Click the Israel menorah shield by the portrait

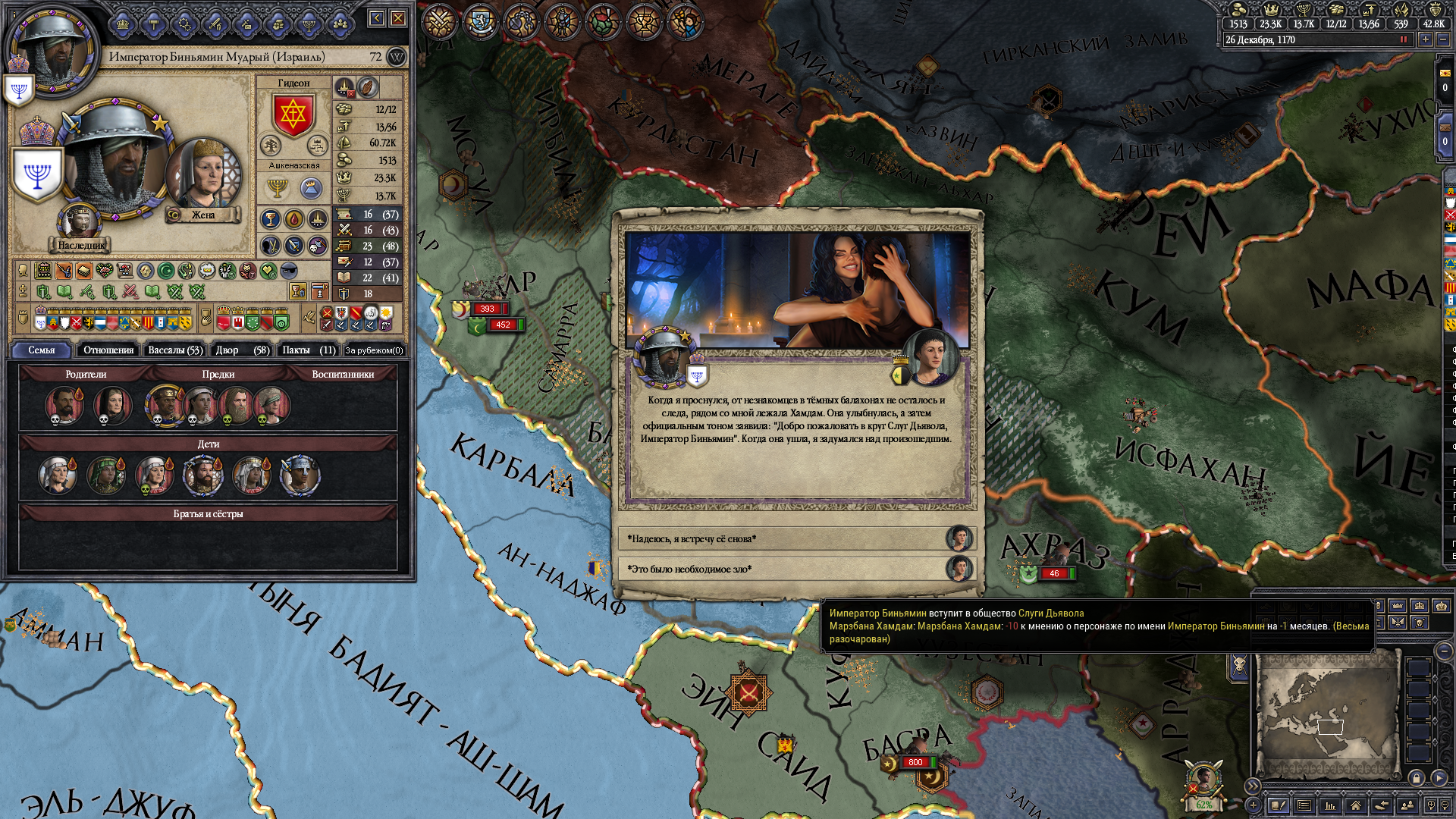click(x=36, y=174)
